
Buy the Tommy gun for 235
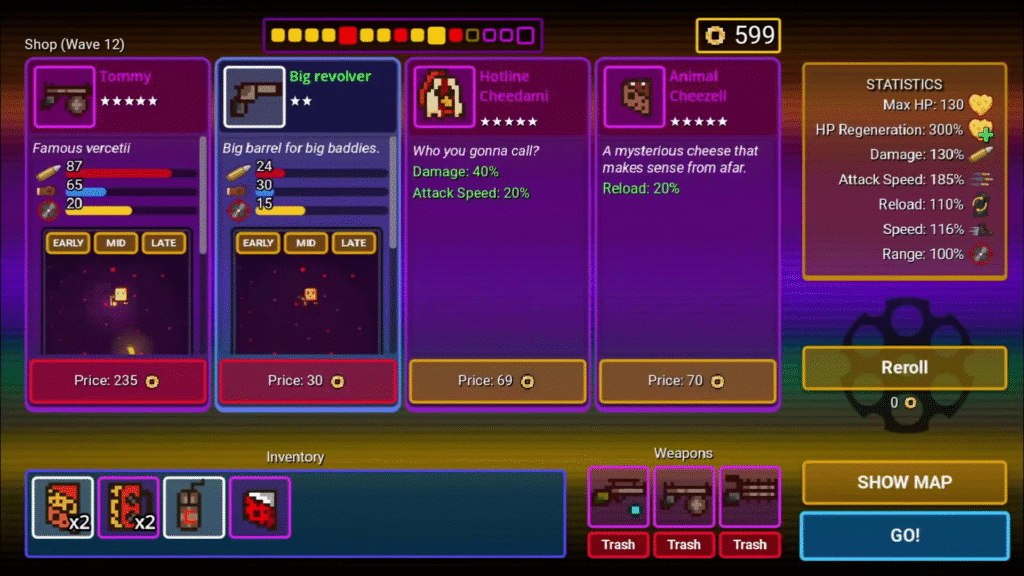(x=118, y=381)
